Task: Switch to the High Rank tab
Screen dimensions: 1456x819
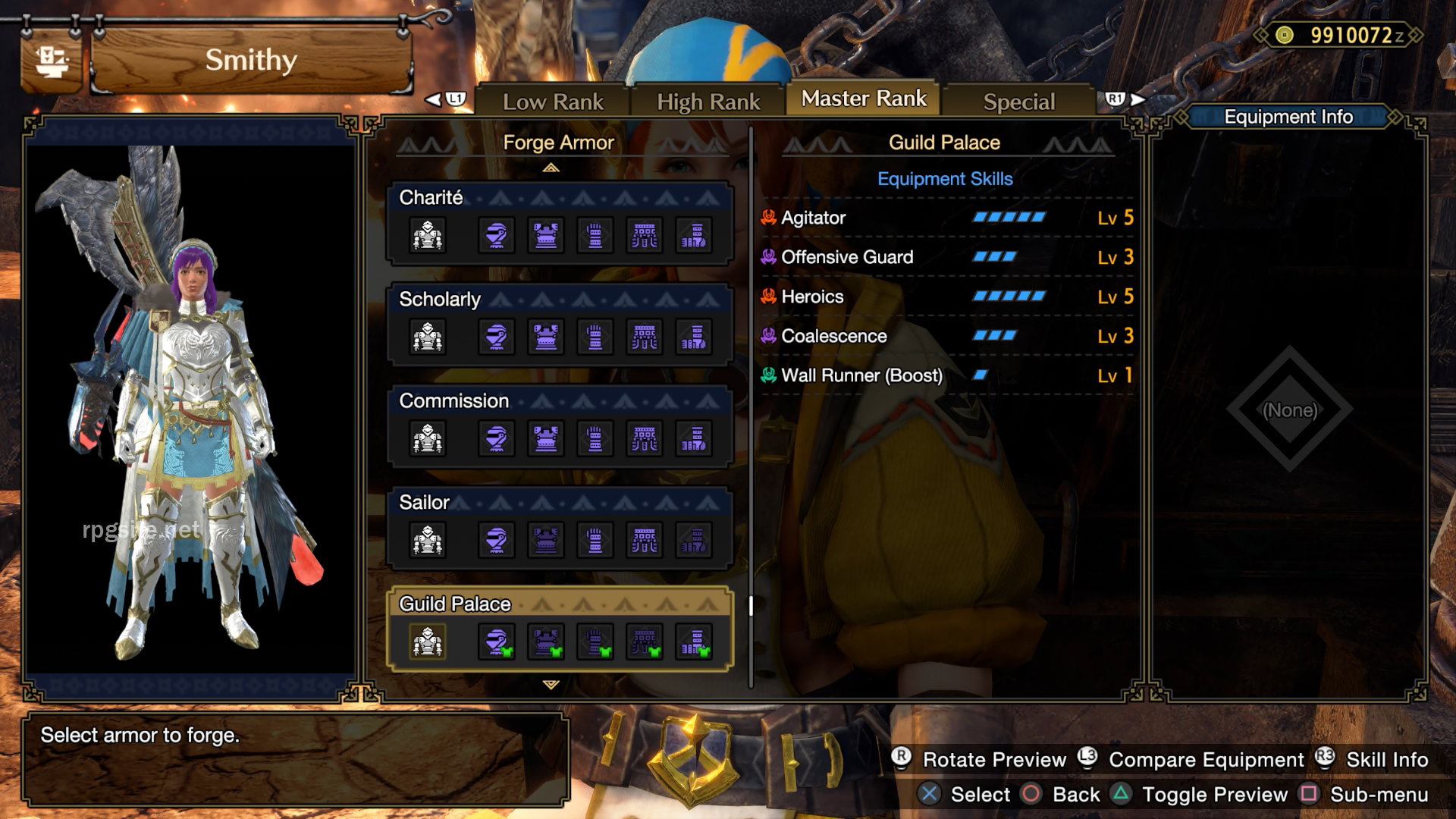Action: (x=708, y=99)
